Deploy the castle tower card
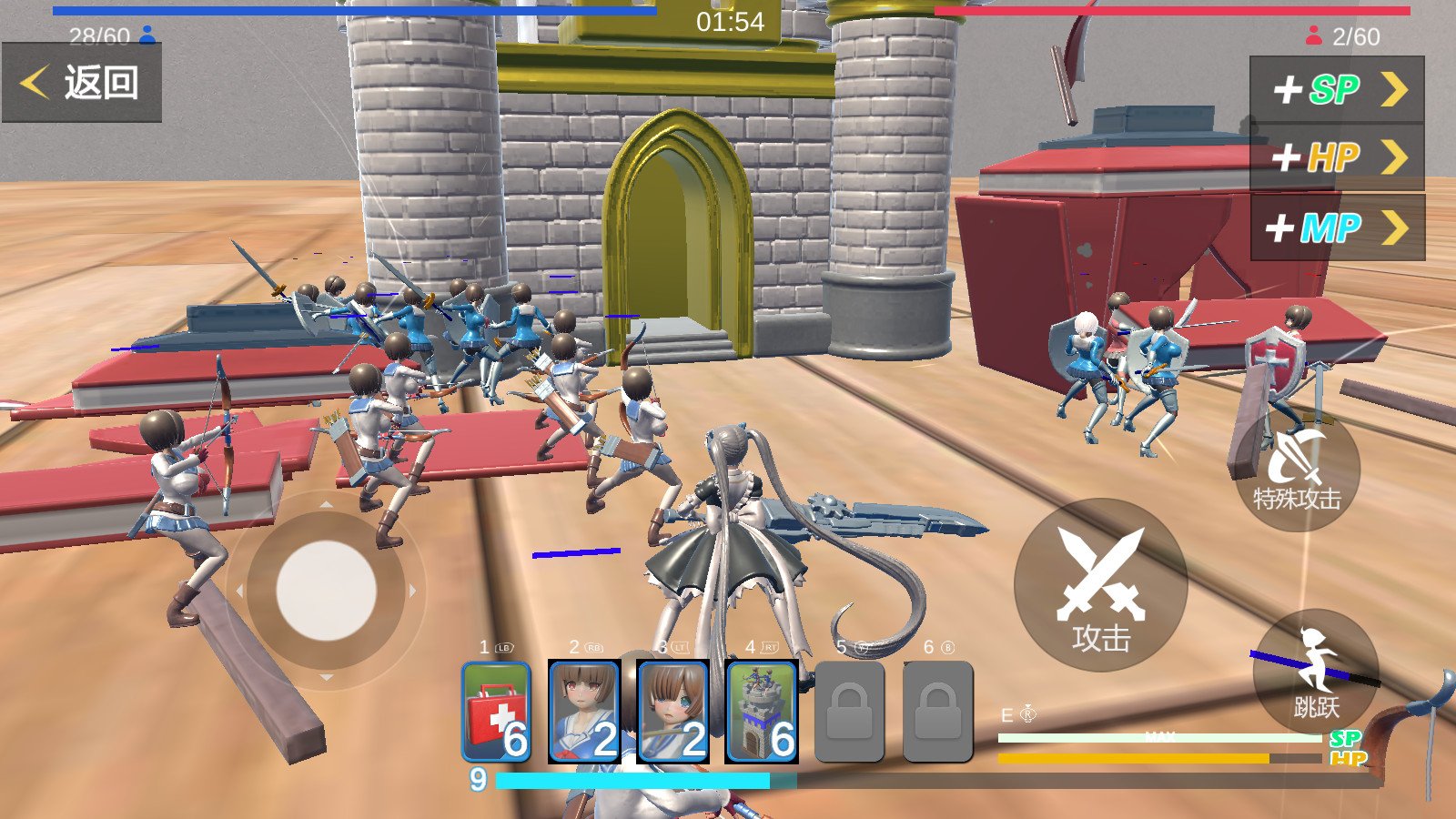This screenshot has height=819, width=1456. pos(762,712)
